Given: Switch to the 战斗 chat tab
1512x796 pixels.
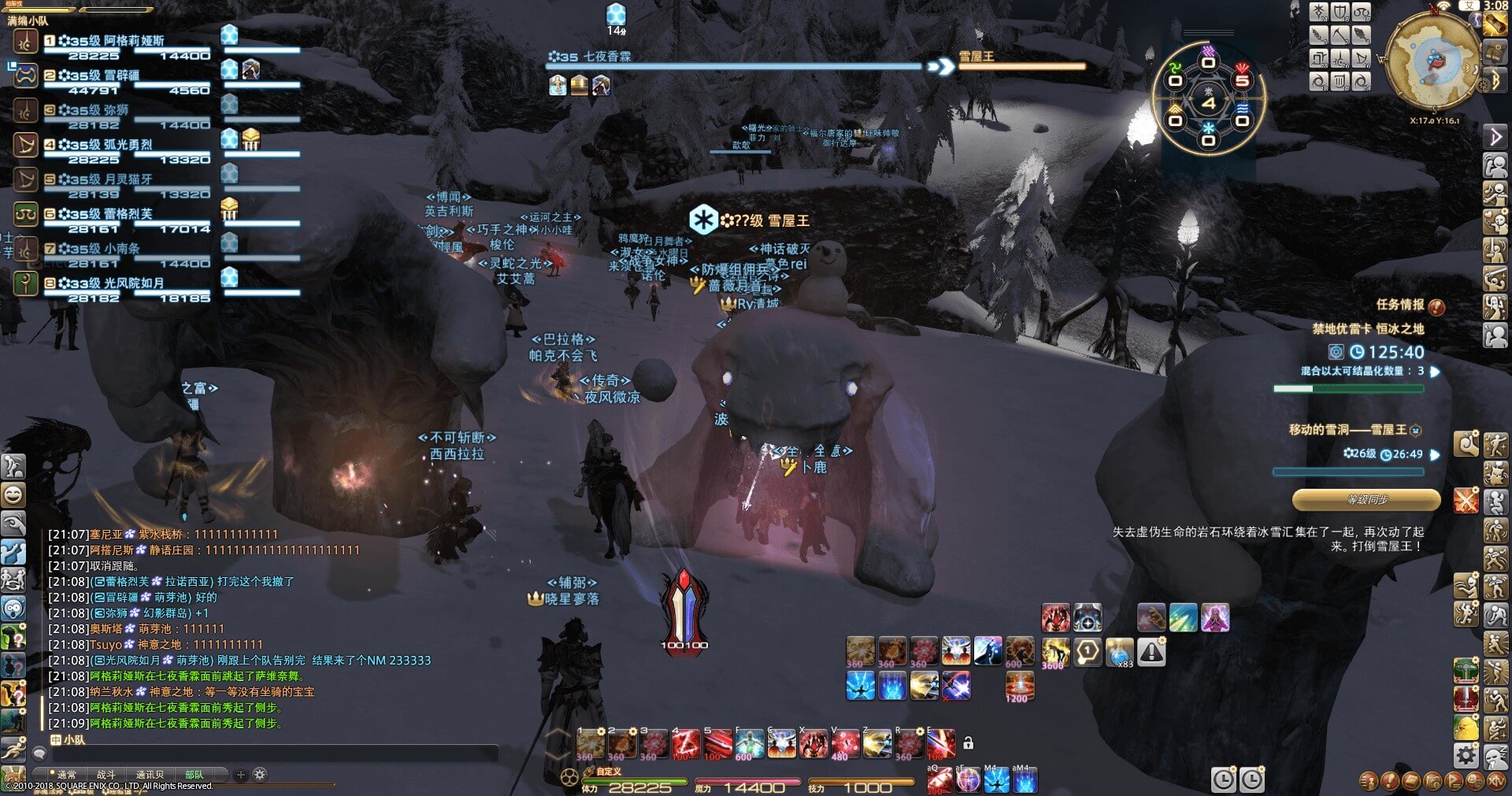Looking at the screenshot, I should coord(106,775).
